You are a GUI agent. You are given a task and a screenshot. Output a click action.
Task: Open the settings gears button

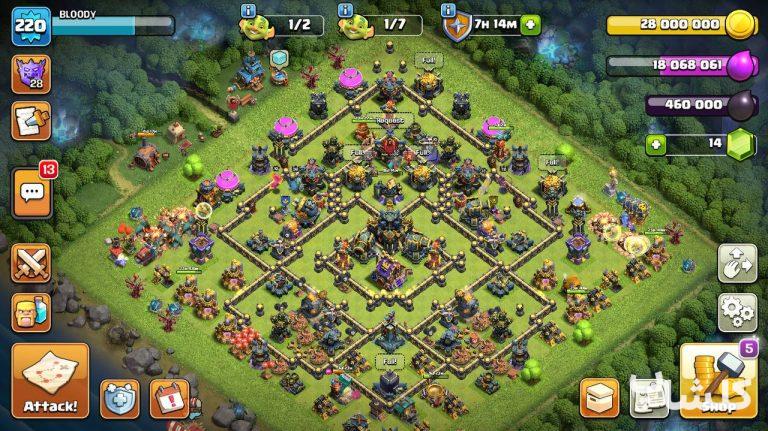tap(737, 311)
